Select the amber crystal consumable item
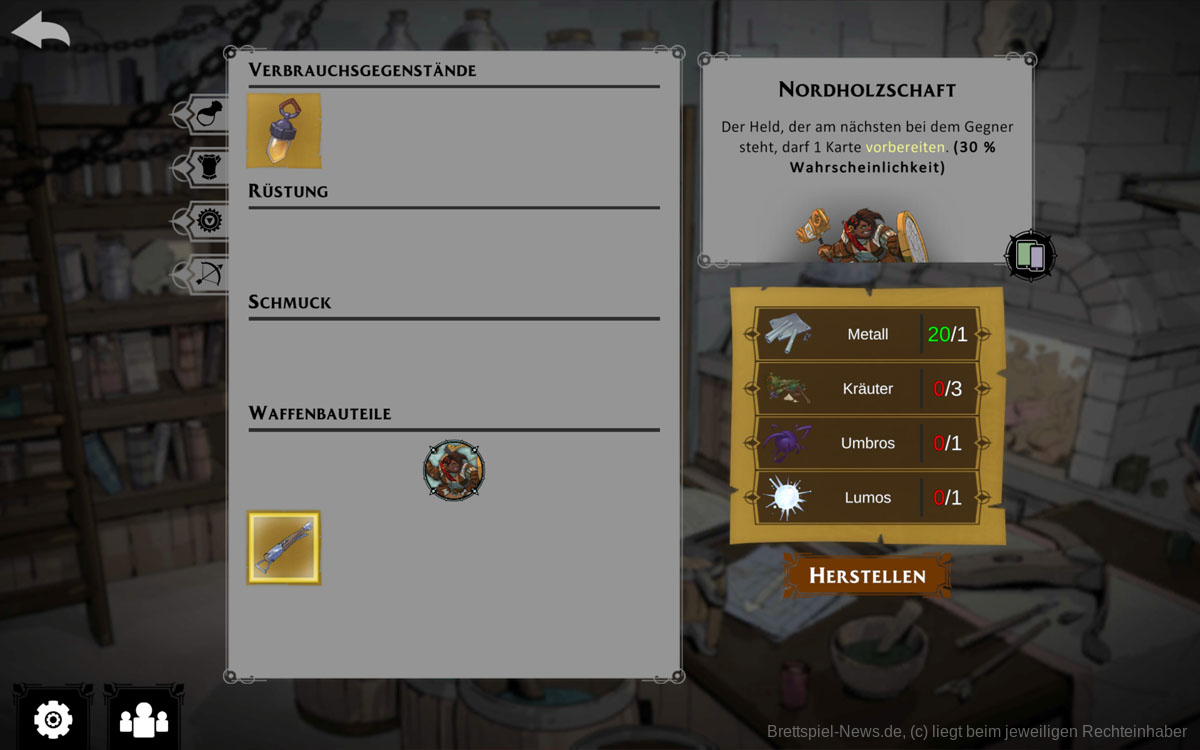Viewport: 1200px width, 750px height. (x=284, y=131)
